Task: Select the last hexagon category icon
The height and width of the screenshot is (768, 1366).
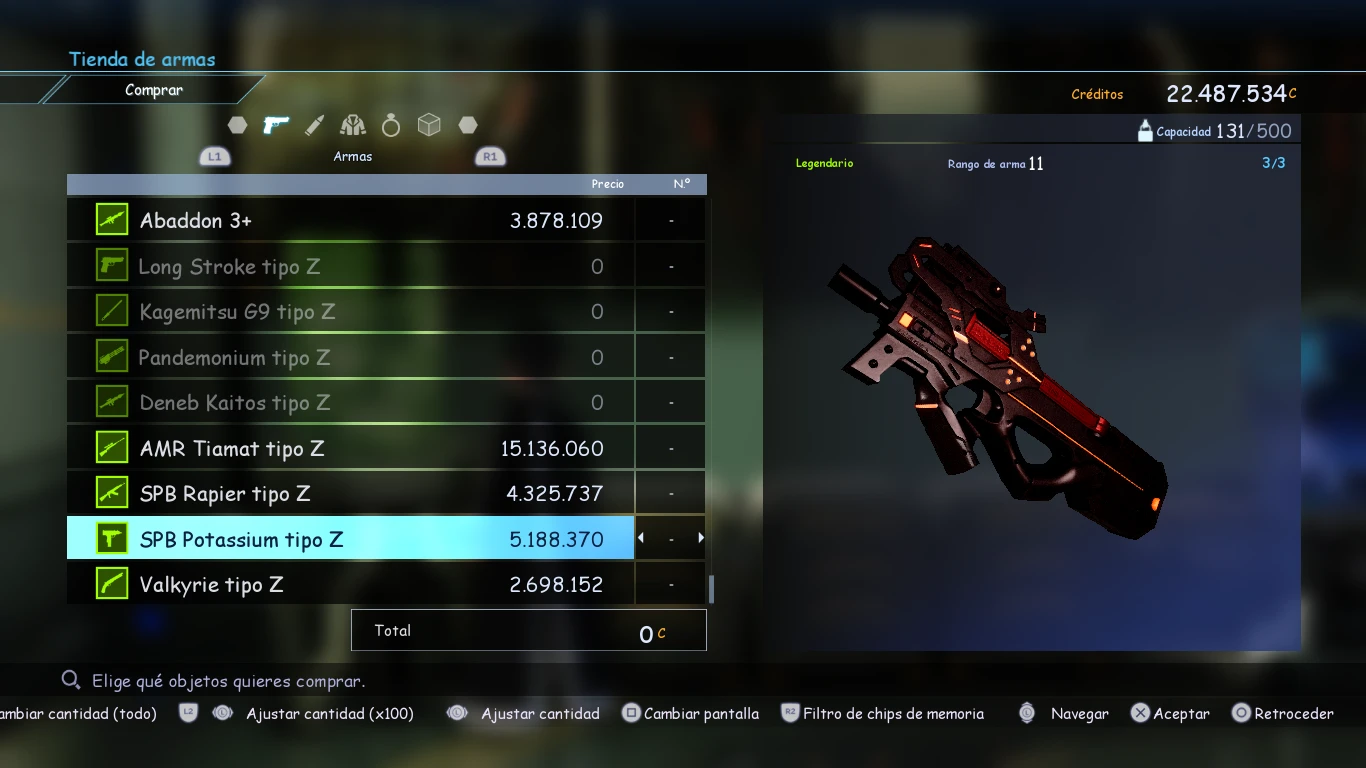Action: 467,125
